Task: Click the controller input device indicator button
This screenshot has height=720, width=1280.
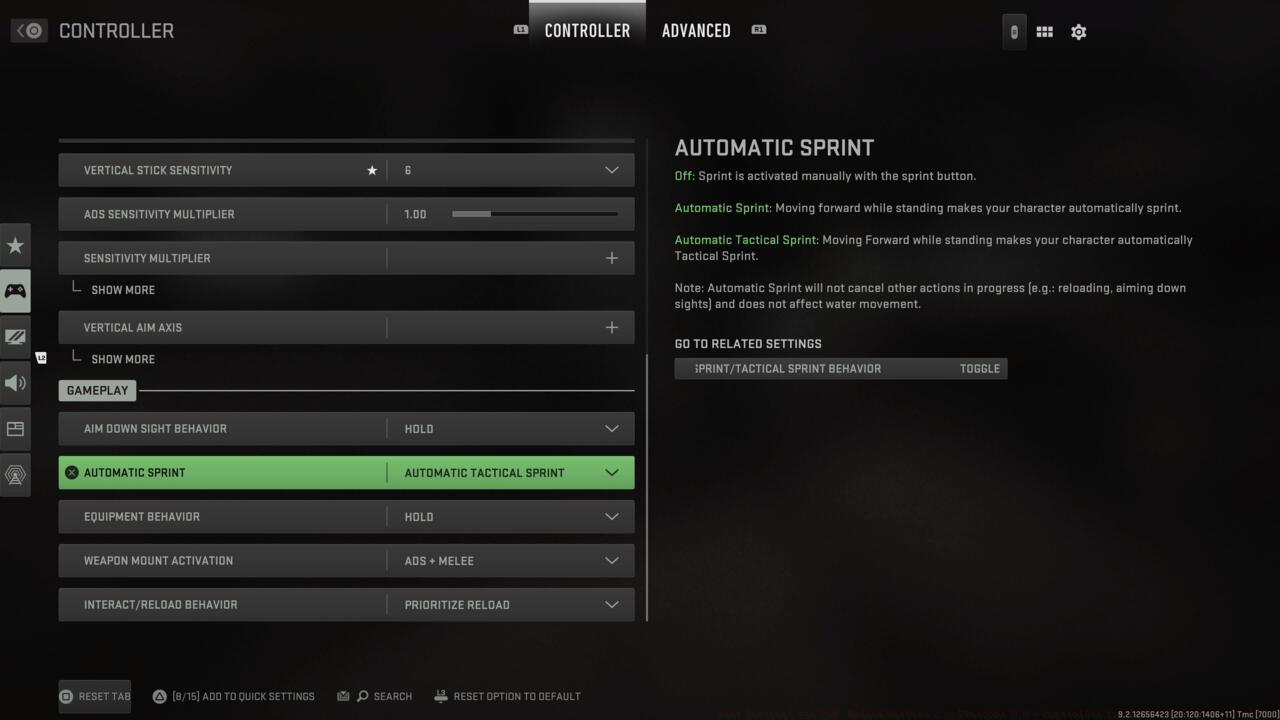Action: 1013,31
